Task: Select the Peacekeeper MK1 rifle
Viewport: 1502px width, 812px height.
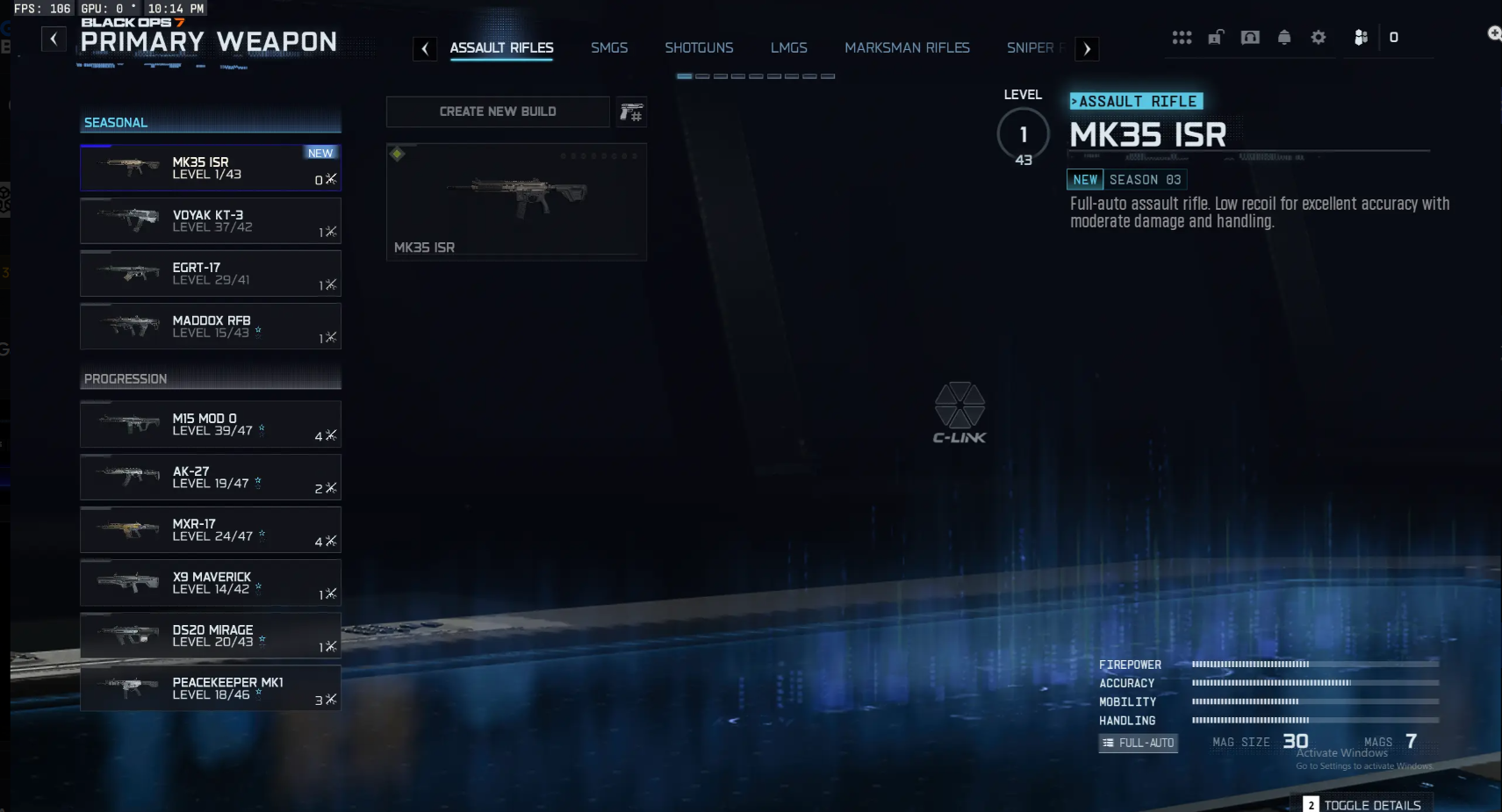Action: pyautogui.click(x=211, y=688)
